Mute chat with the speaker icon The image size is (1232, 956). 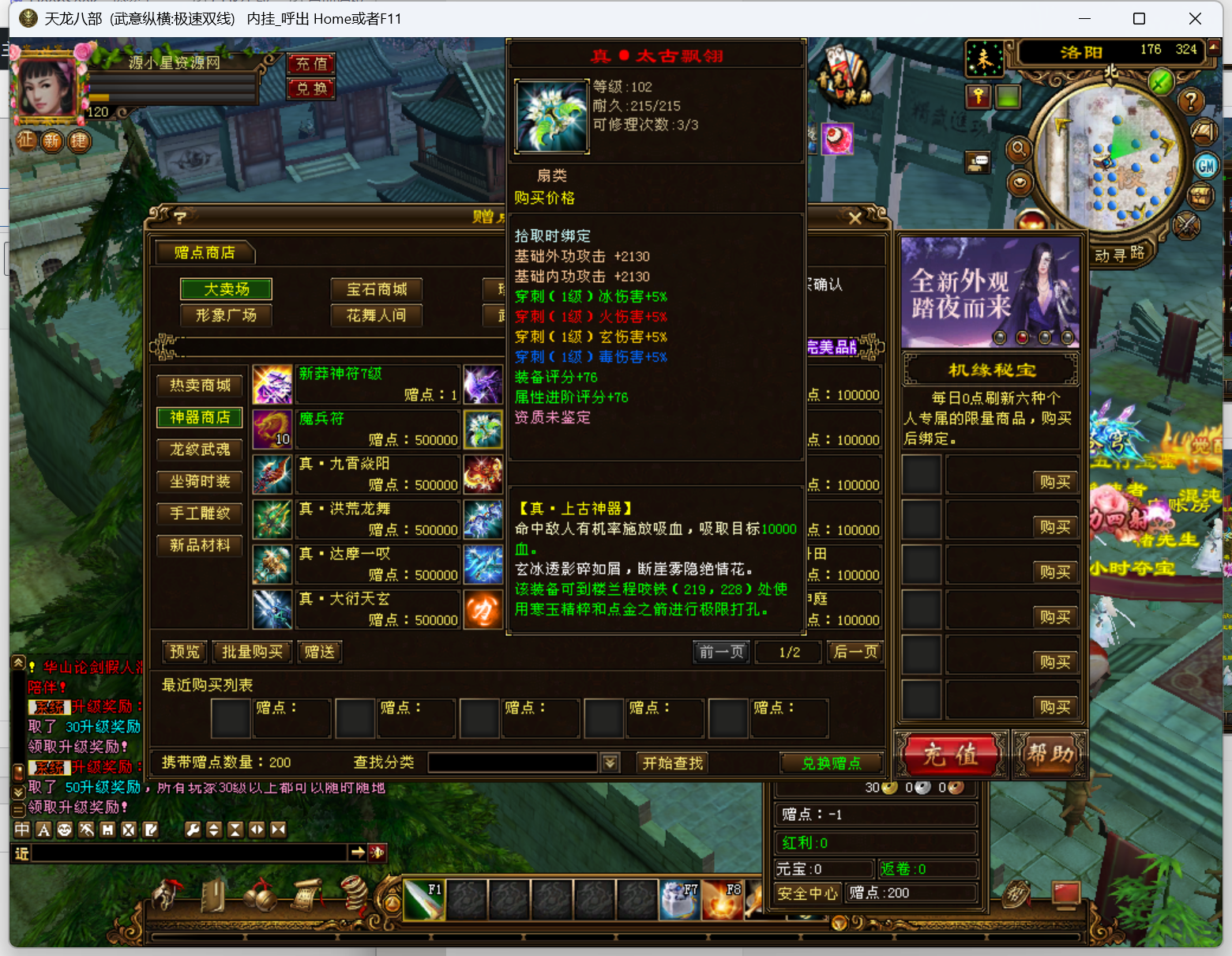[x=377, y=852]
